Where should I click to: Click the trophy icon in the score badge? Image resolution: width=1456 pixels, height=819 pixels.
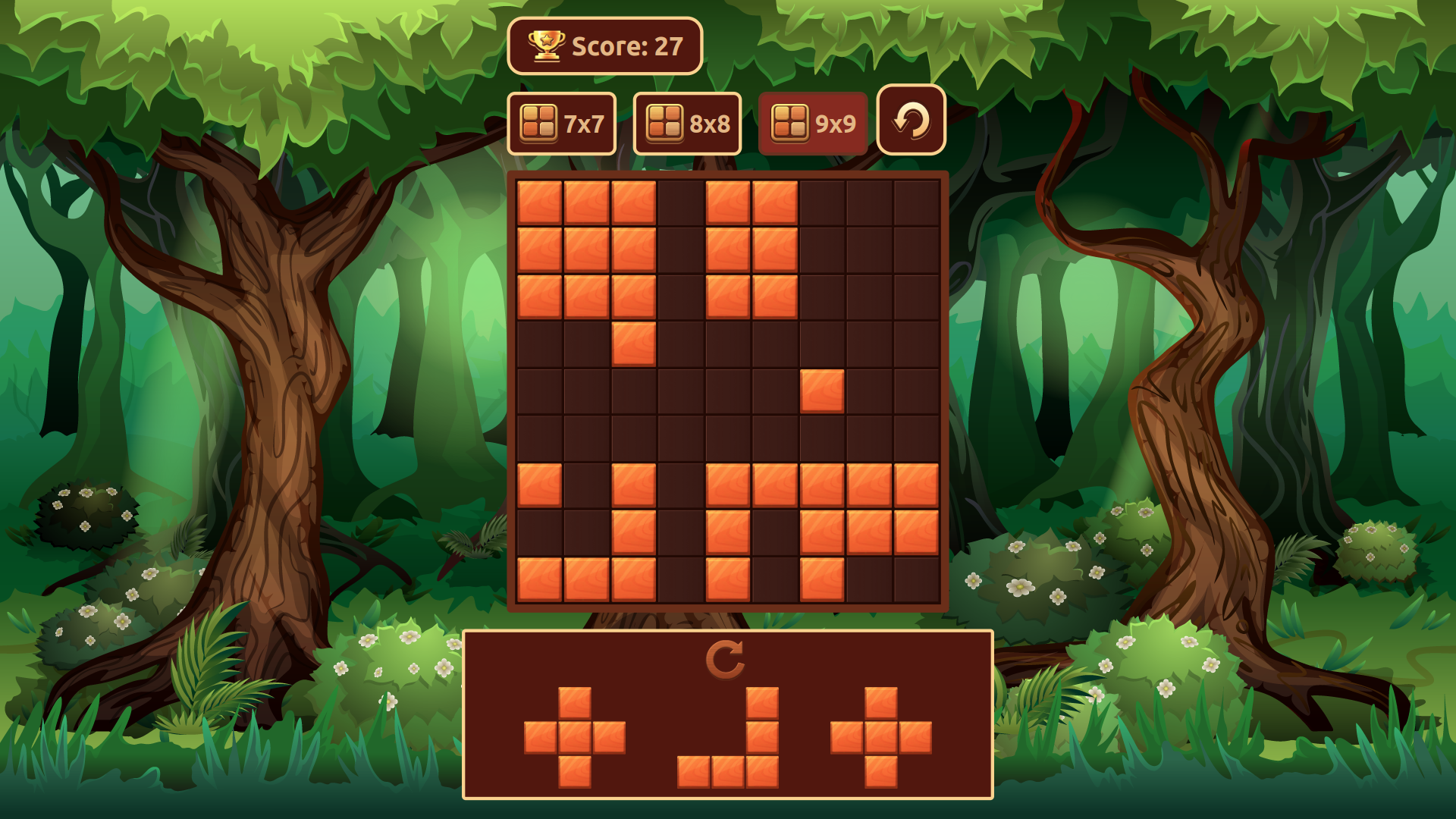pyautogui.click(x=548, y=47)
